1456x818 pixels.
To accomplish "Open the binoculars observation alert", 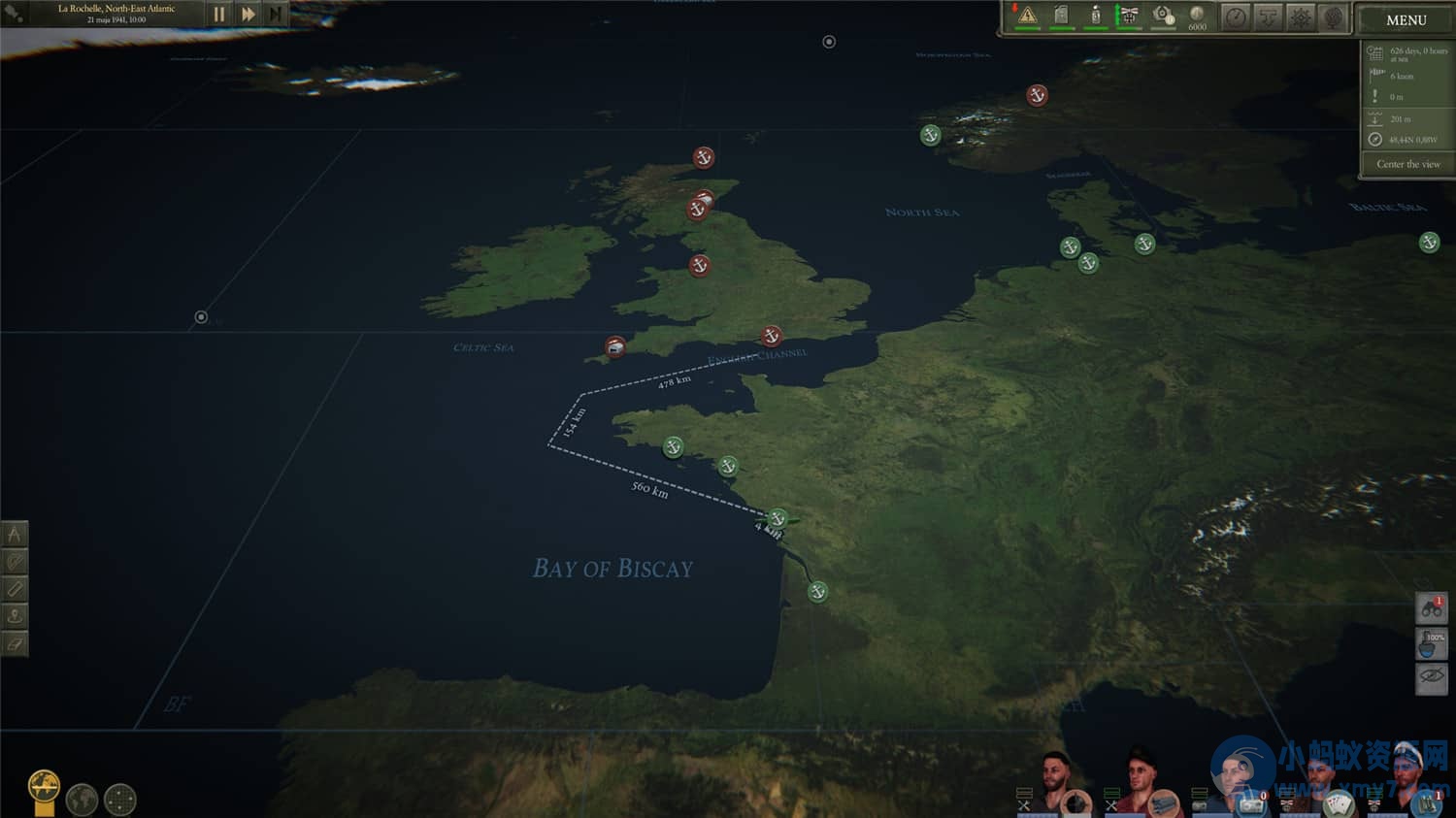I will pyautogui.click(x=1431, y=608).
